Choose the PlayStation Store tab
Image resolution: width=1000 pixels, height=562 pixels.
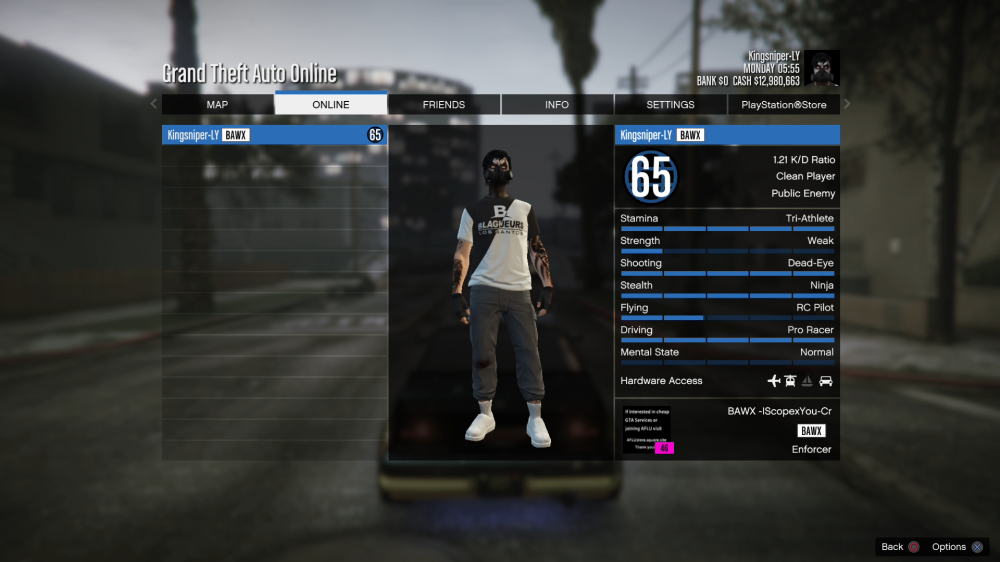click(784, 105)
